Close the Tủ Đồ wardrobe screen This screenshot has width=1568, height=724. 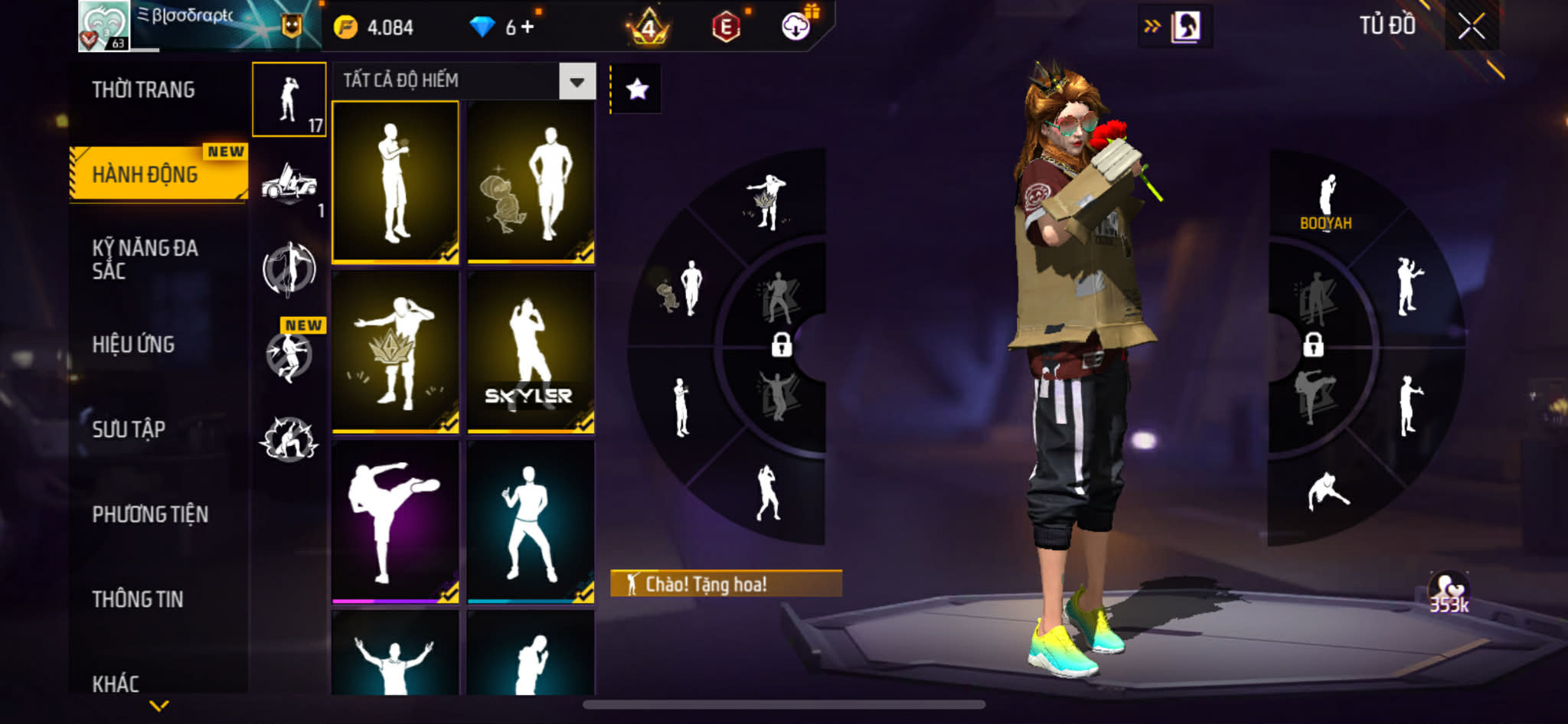1471,27
